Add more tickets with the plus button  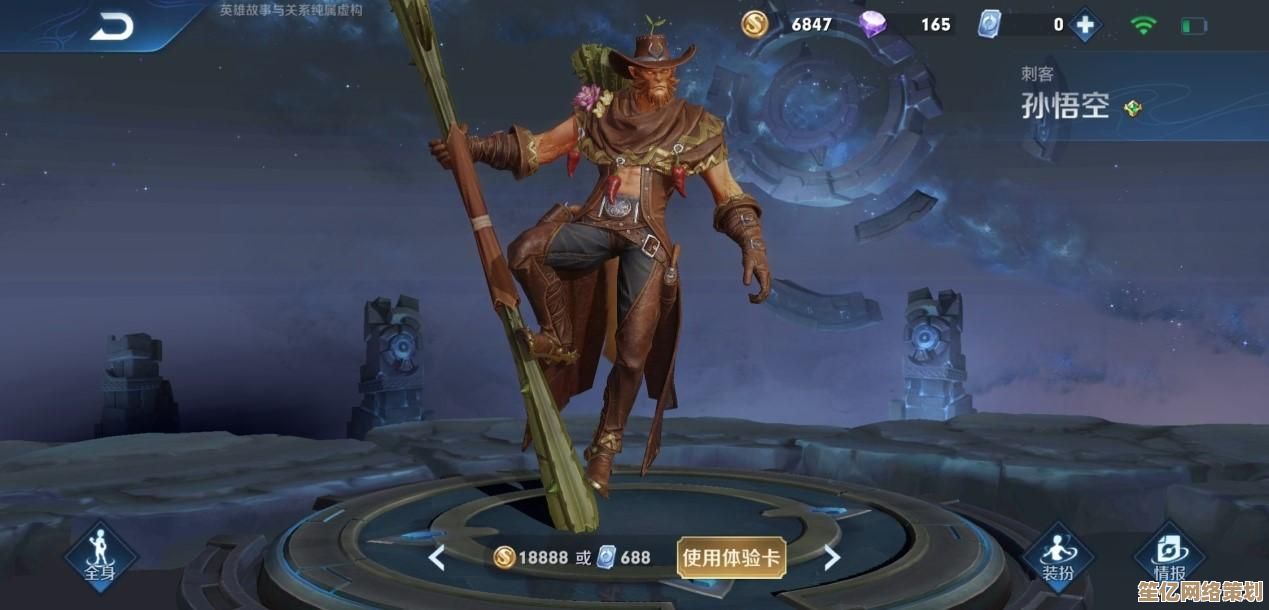click(x=1085, y=24)
